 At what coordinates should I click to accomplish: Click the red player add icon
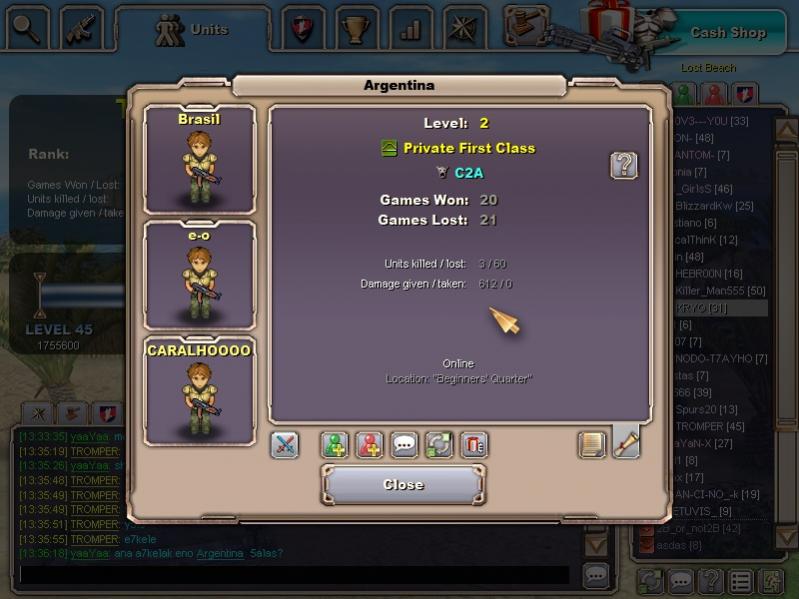pos(370,445)
